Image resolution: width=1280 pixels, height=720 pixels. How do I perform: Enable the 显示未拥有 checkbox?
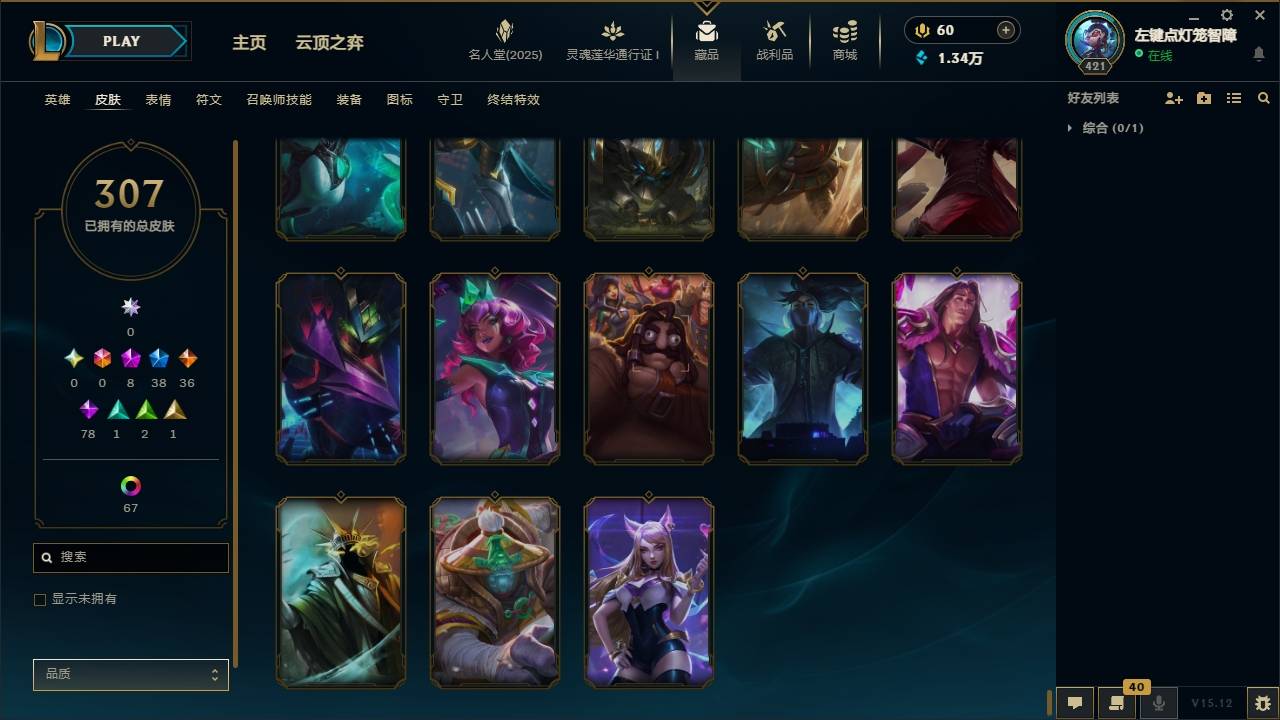(40, 599)
